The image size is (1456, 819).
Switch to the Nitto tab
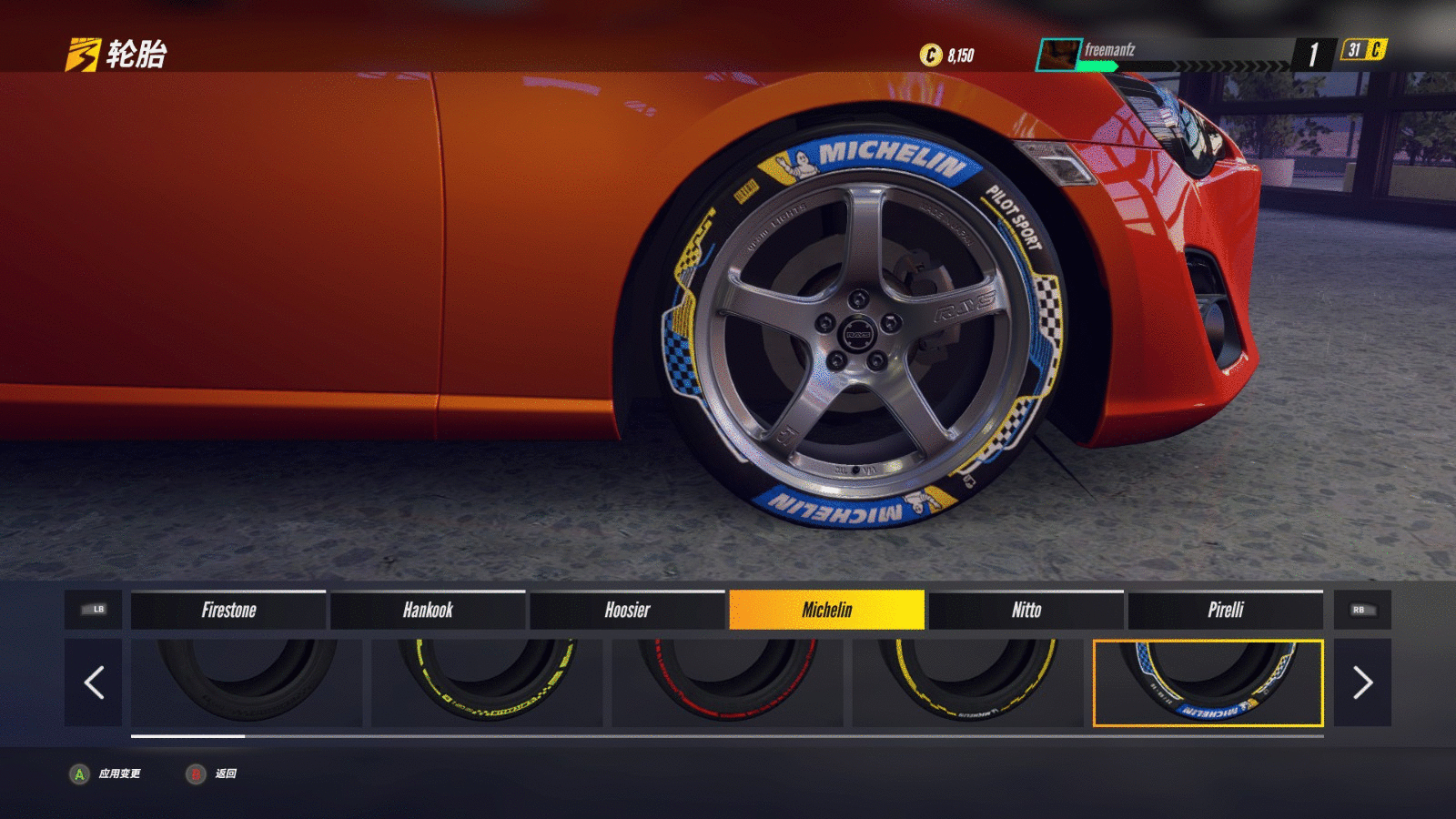tap(1026, 610)
